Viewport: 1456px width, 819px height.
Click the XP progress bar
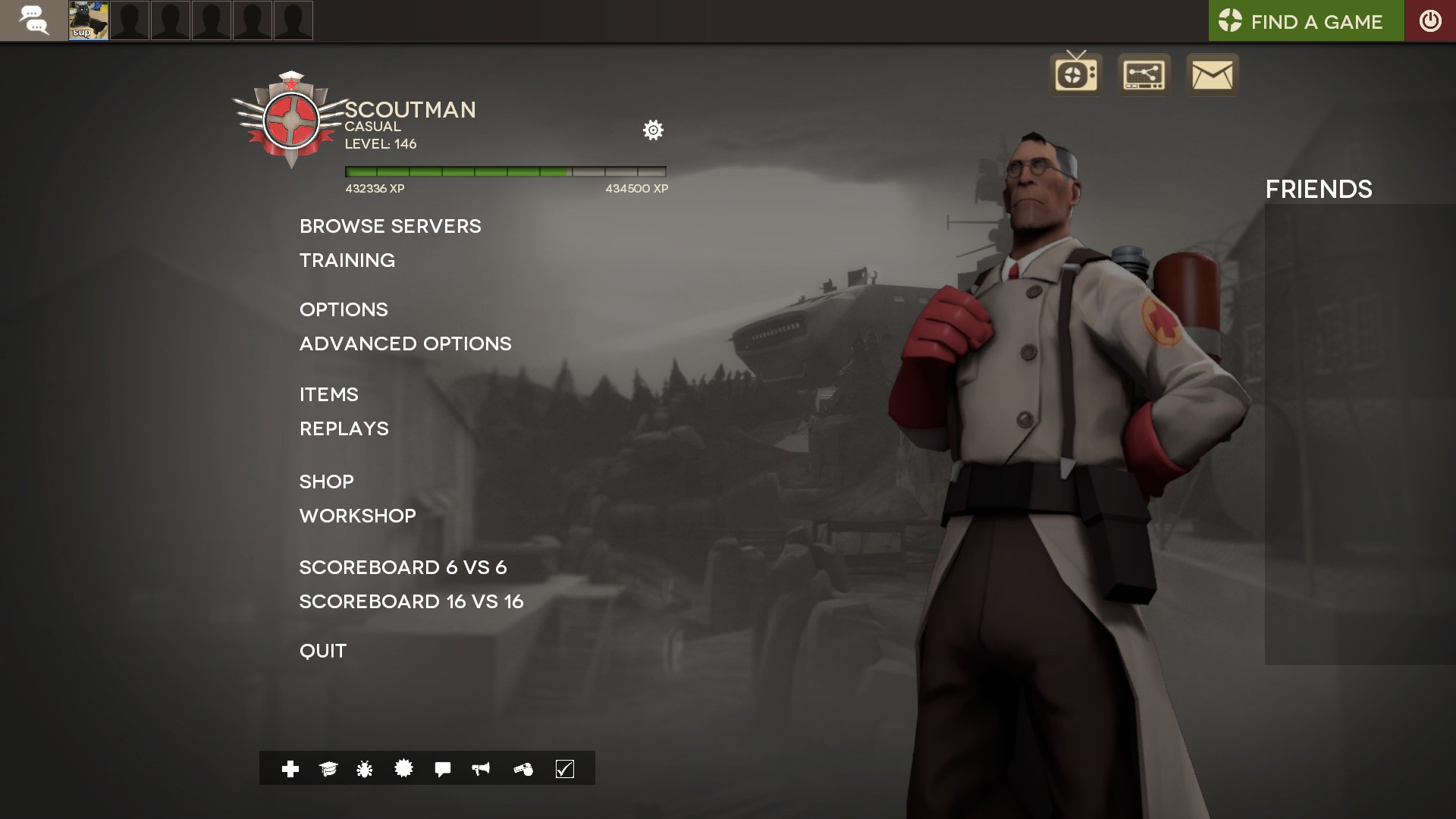(x=504, y=172)
